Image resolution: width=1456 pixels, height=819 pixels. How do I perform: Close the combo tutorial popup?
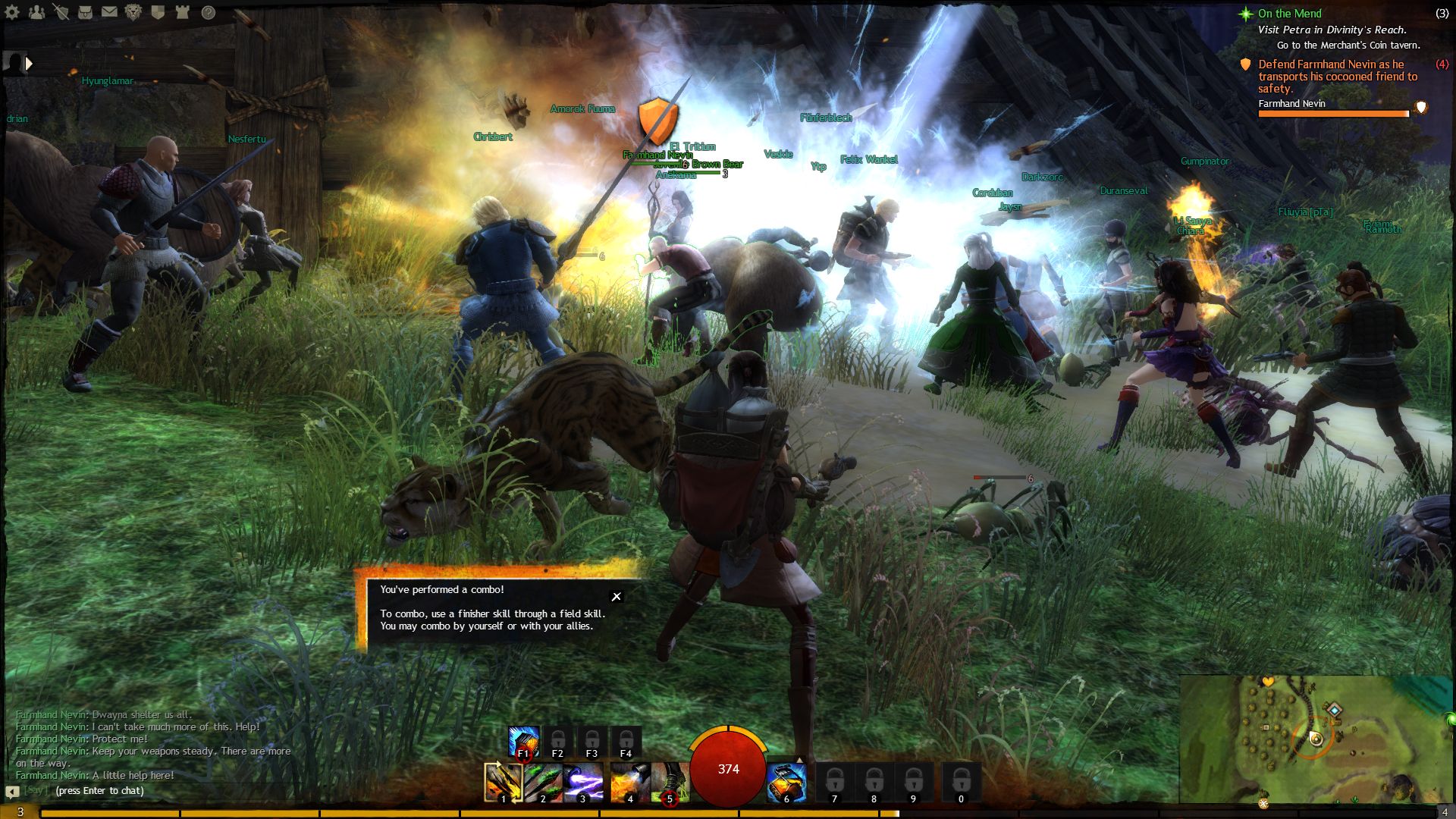(617, 597)
